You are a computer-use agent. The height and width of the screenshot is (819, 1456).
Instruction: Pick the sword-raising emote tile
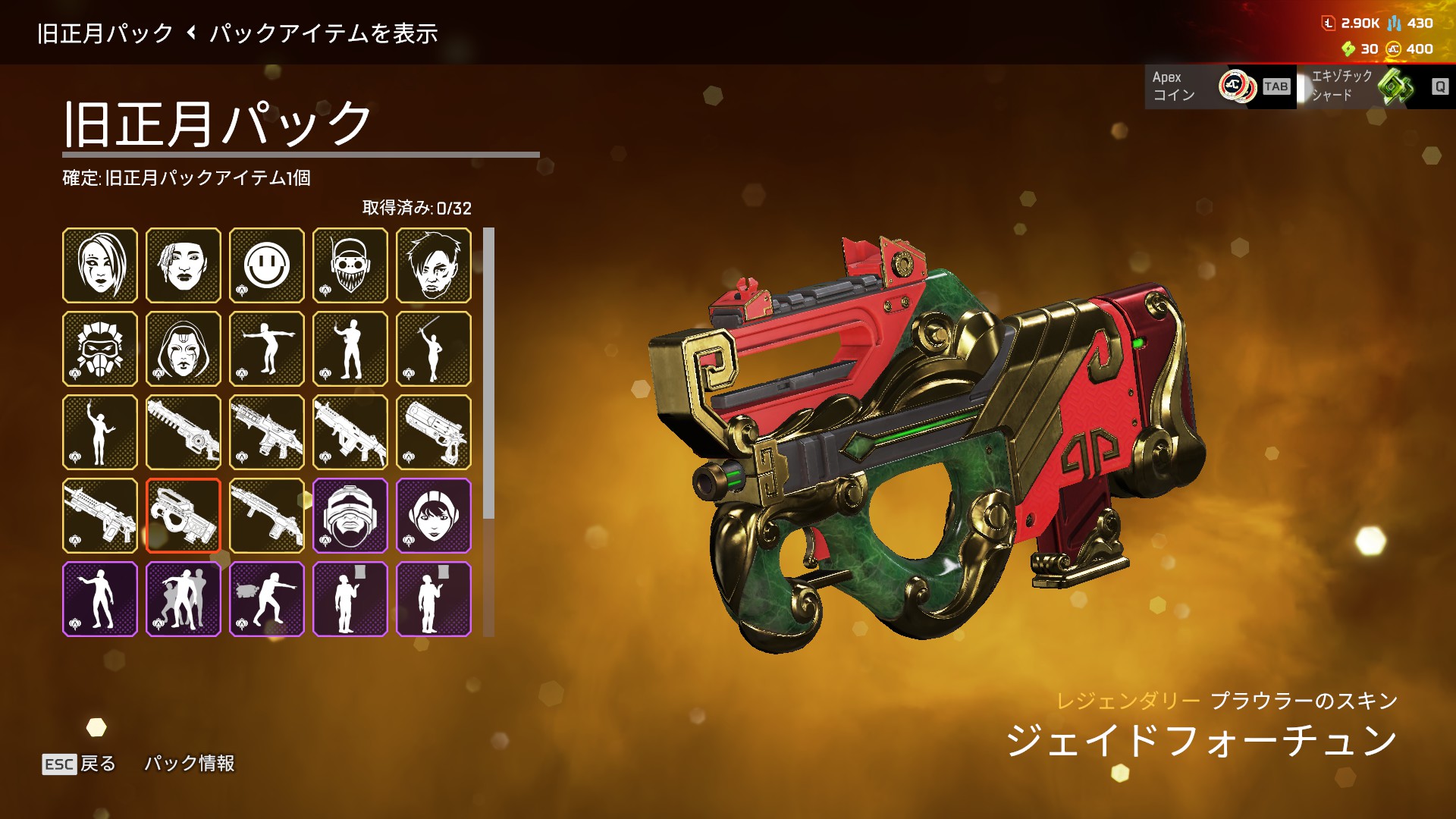tap(434, 349)
